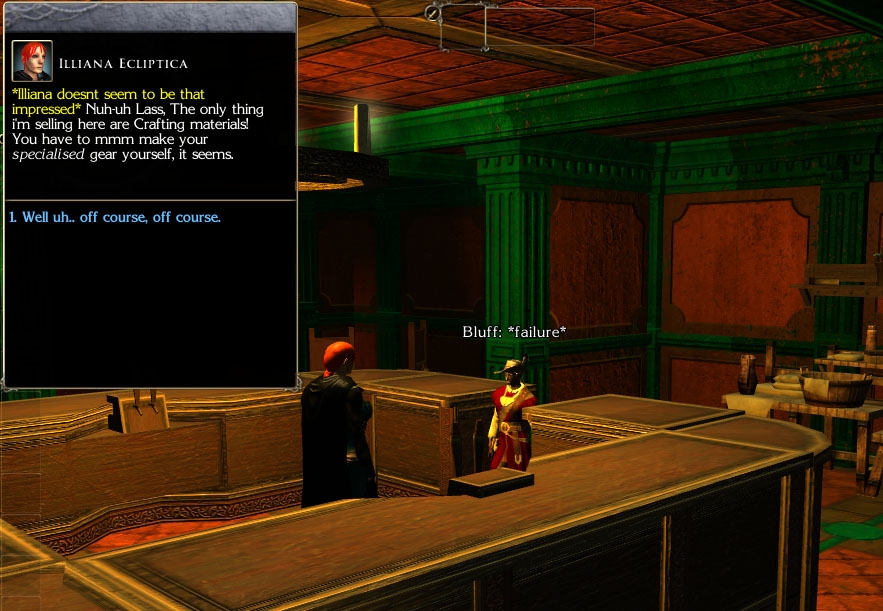The image size is (883, 611).
Task: Choose reply "Well uh.. off course, off course."
Action: point(115,217)
